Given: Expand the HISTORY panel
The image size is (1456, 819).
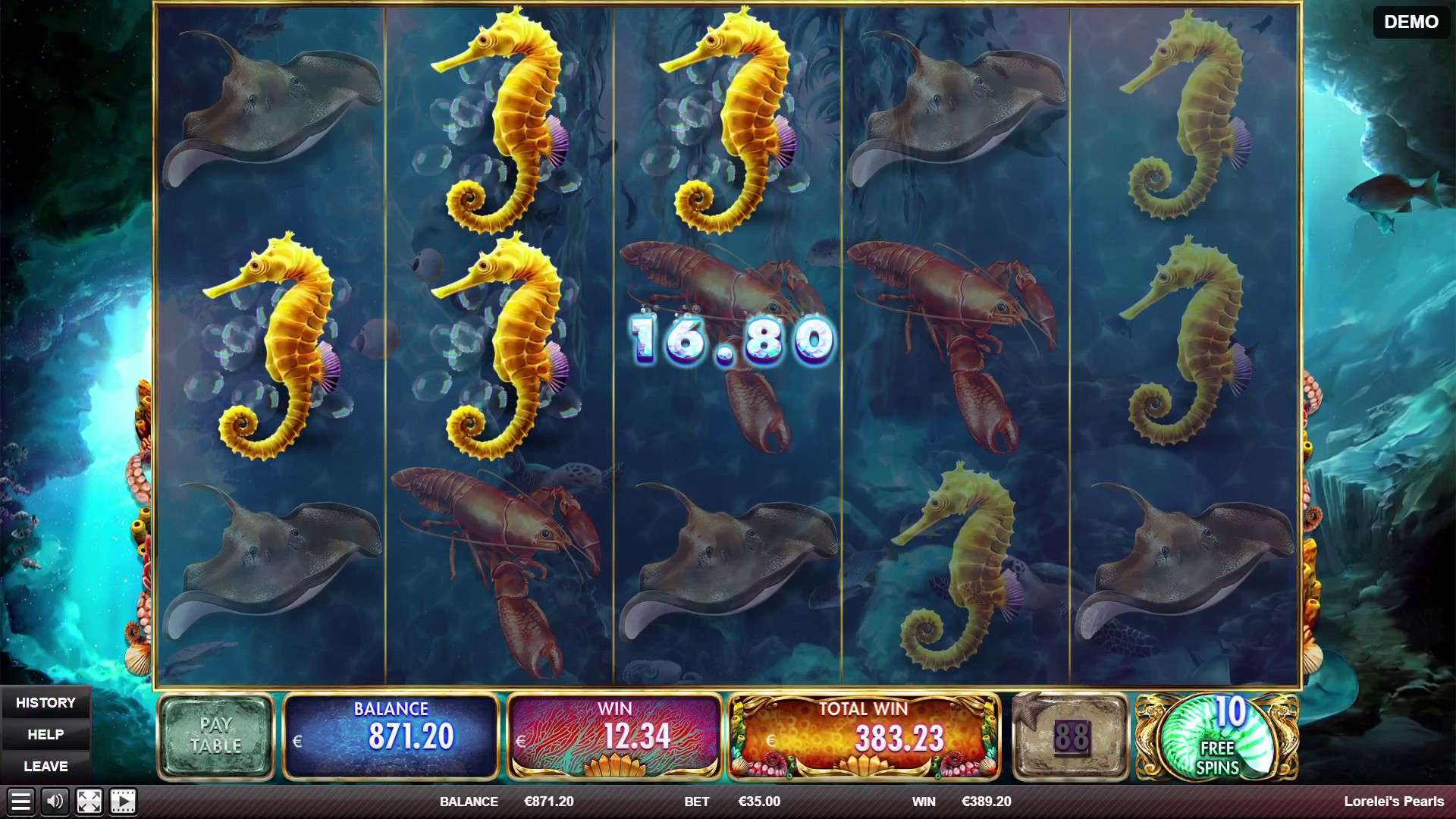Looking at the screenshot, I should point(47,702).
